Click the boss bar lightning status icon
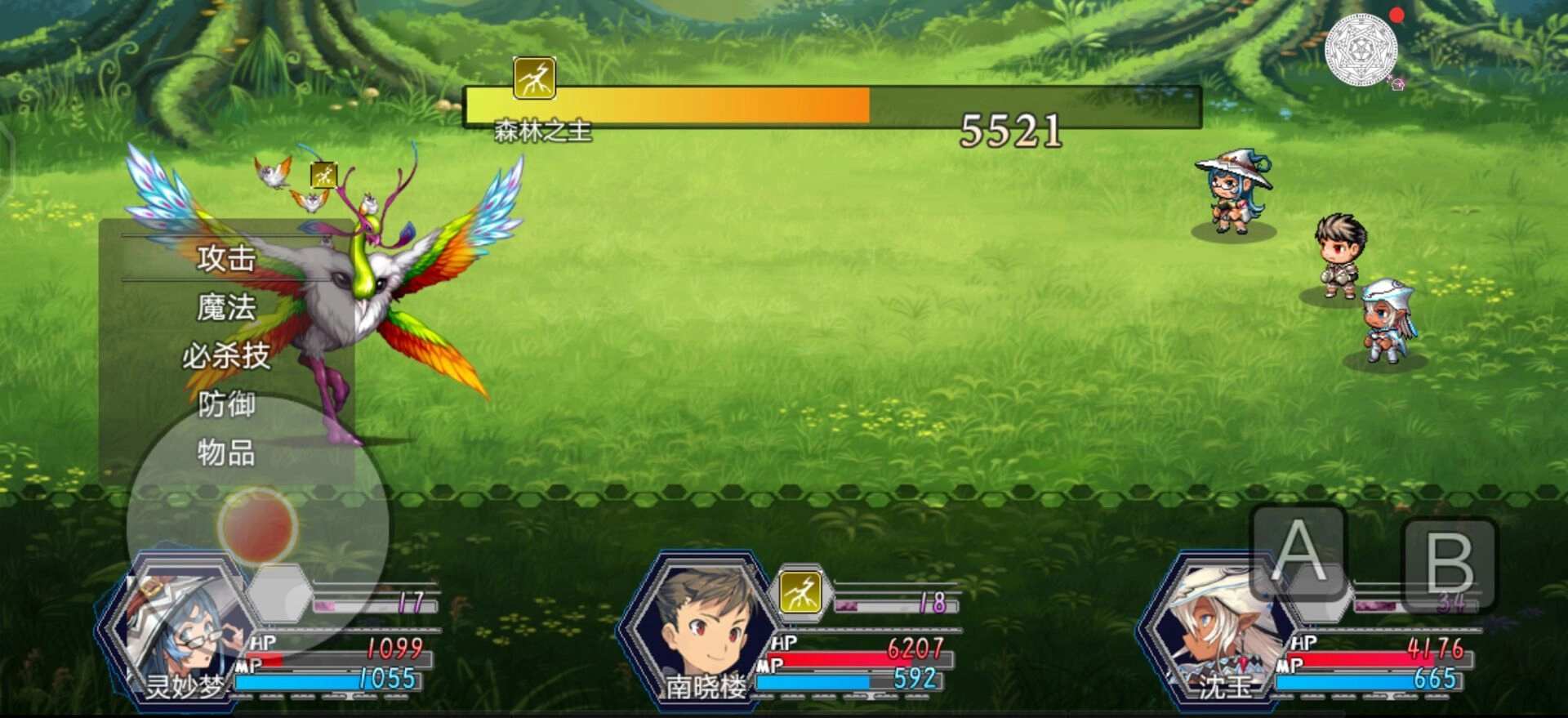 534,78
